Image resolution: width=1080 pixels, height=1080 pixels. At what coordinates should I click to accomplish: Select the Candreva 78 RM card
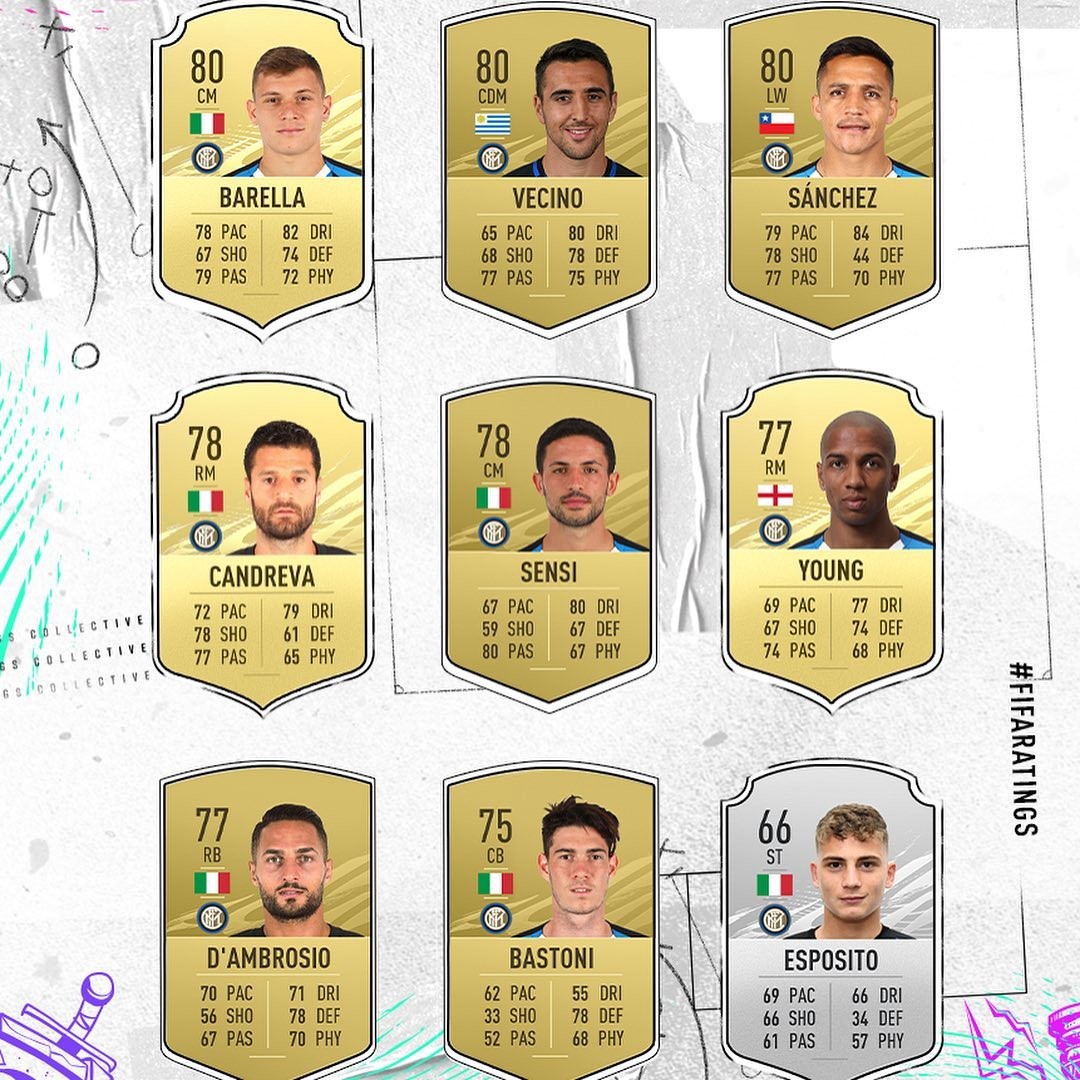(x=262, y=545)
